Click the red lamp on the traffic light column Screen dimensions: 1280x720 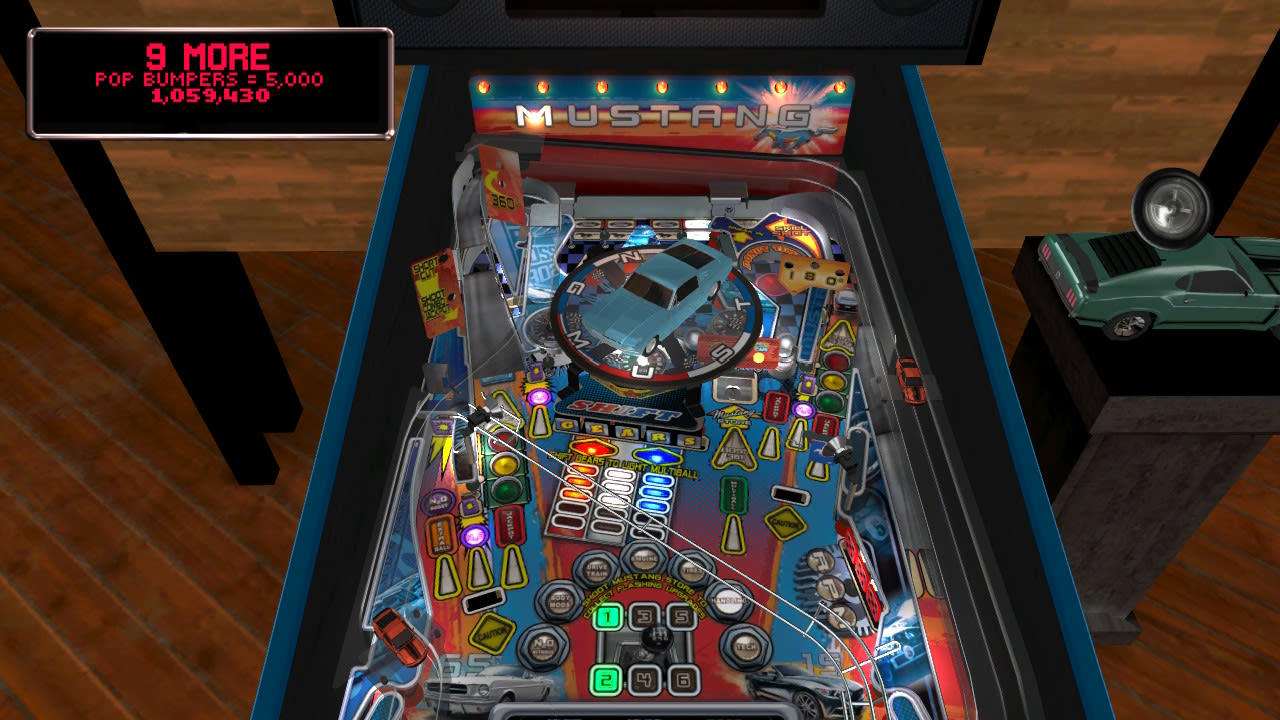point(505,438)
